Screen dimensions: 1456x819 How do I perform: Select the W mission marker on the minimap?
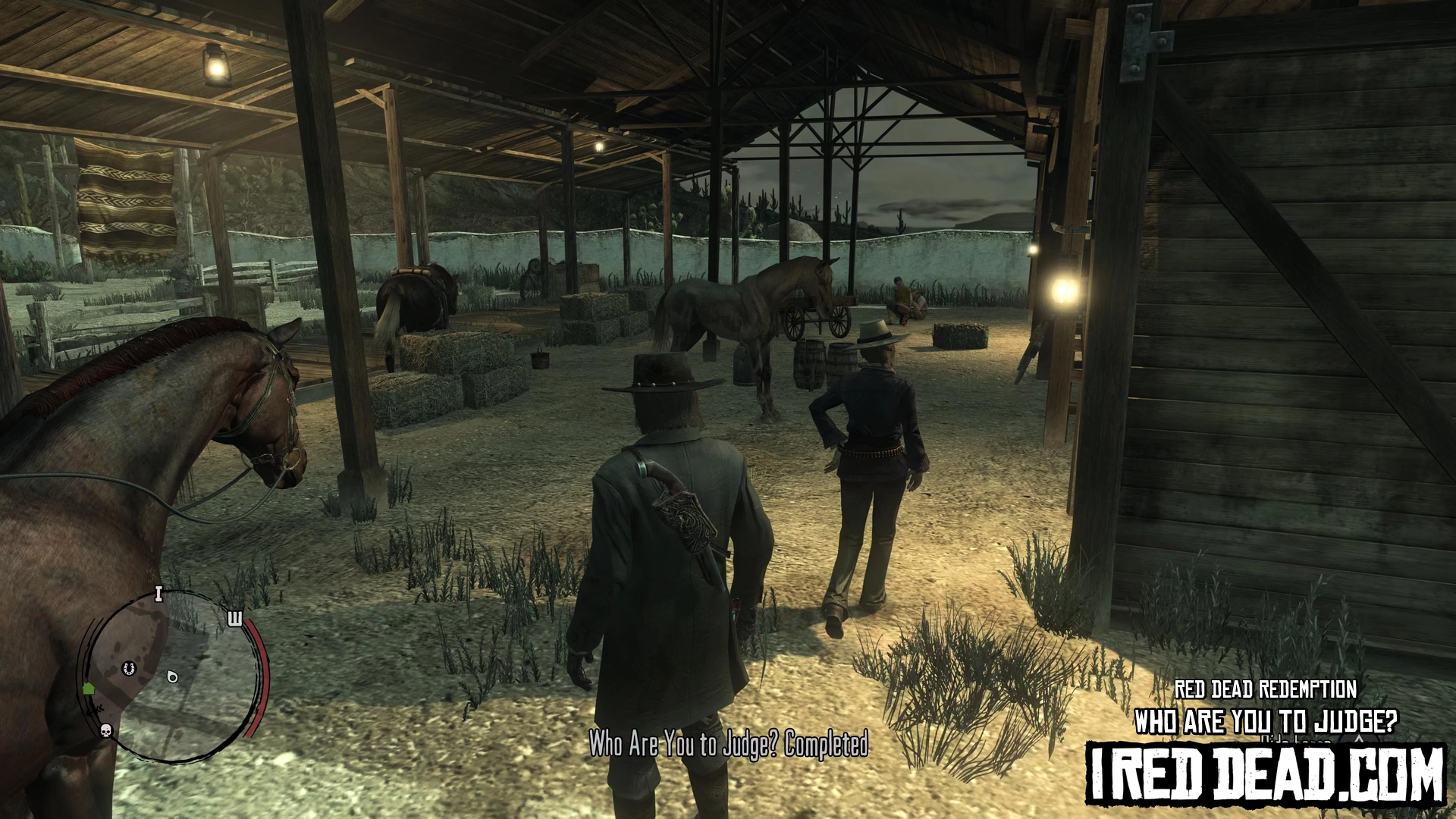point(235,620)
